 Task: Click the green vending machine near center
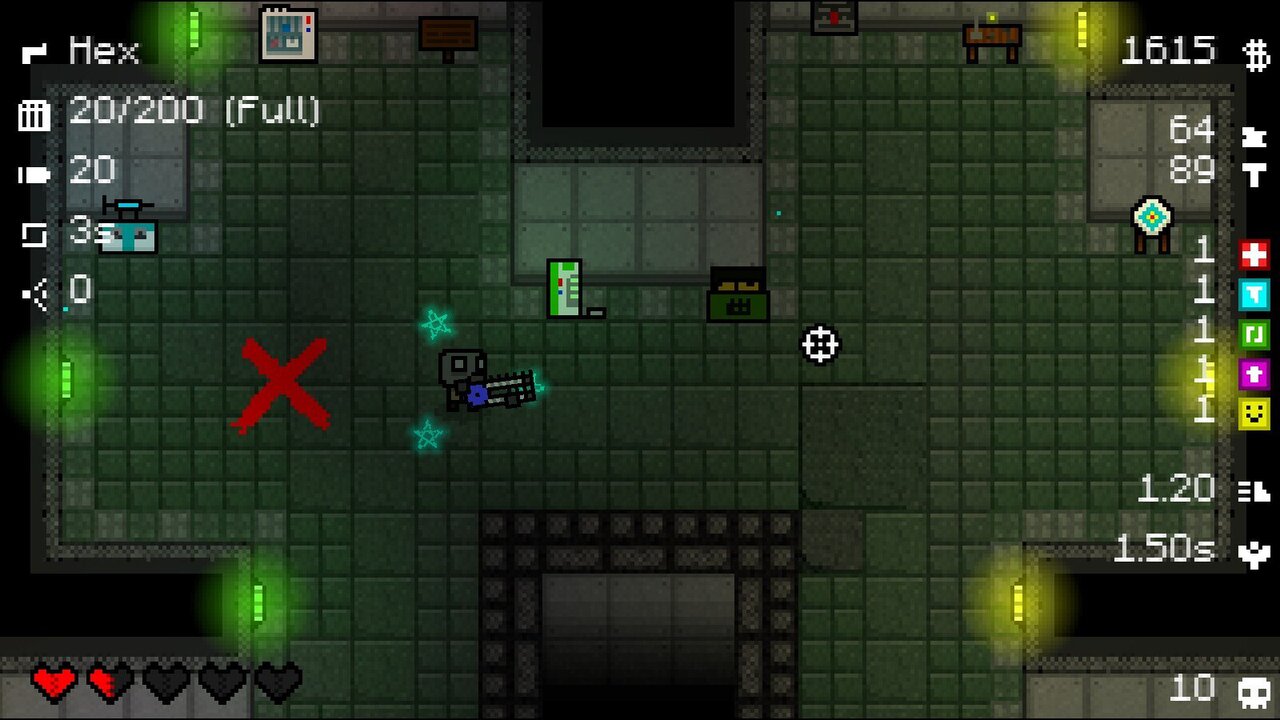(563, 289)
